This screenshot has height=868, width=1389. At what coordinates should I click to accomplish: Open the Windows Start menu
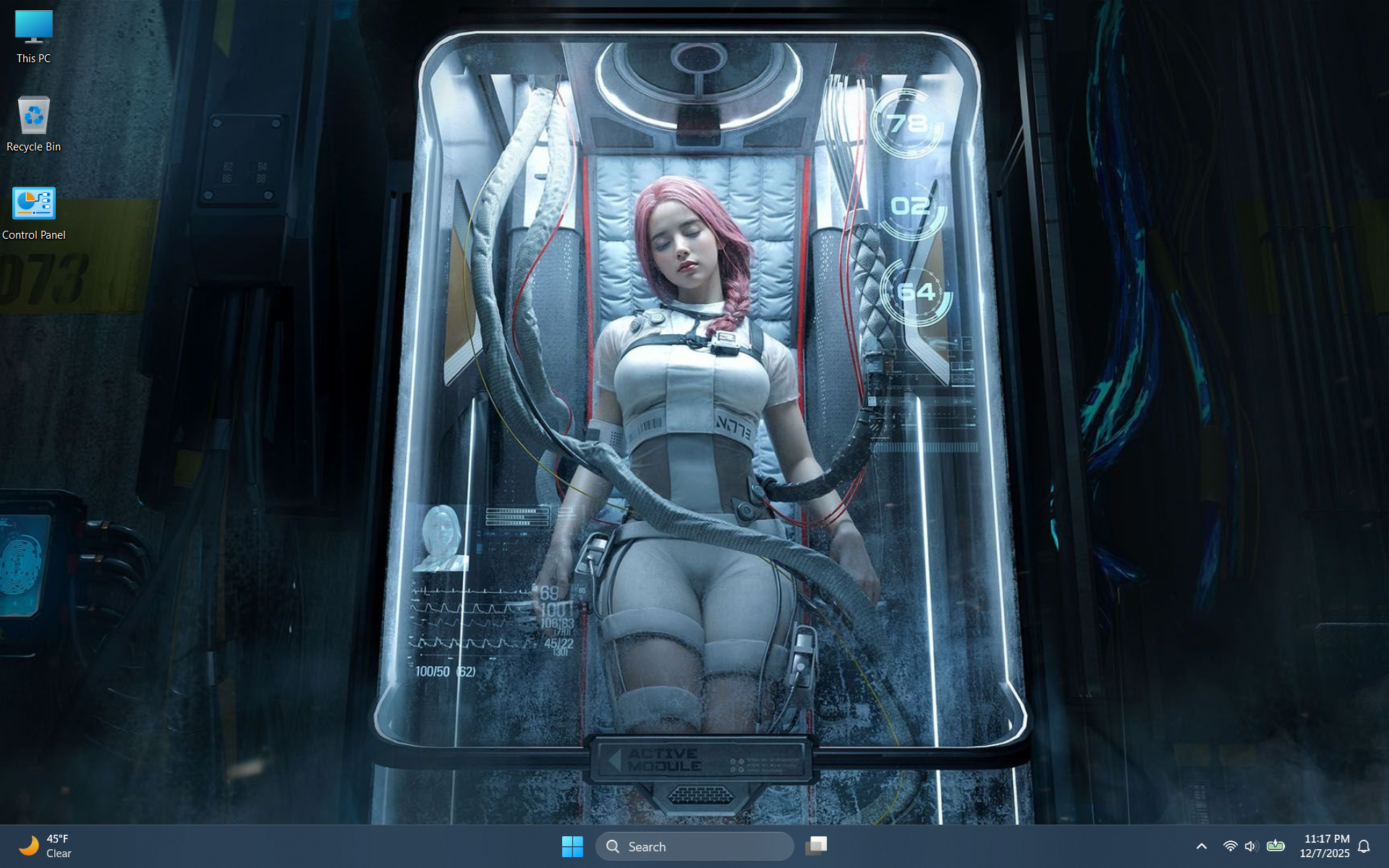572,846
